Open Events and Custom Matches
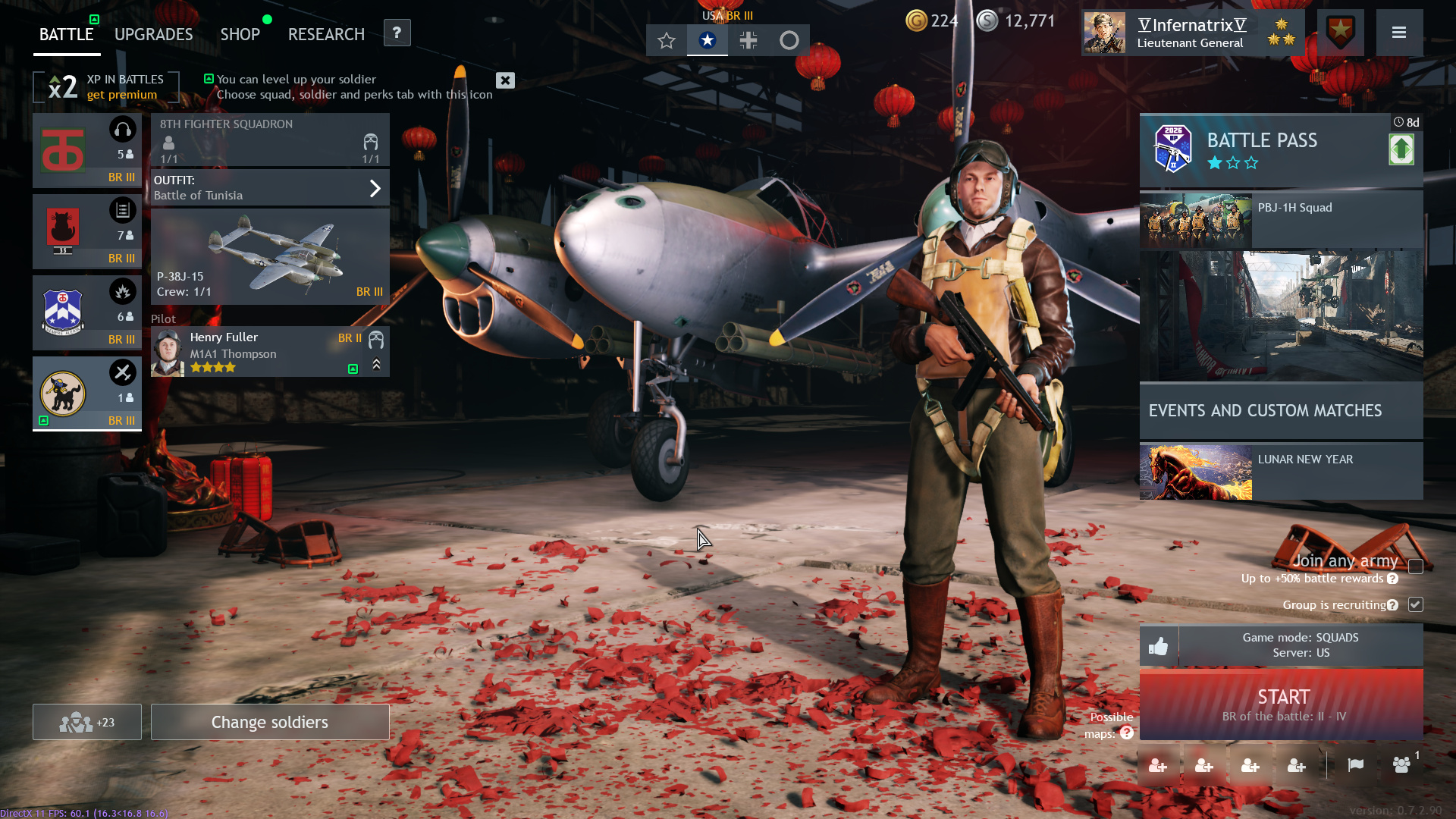Image resolution: width=1456 pixels, height=819 pixels. point(1280,410)
